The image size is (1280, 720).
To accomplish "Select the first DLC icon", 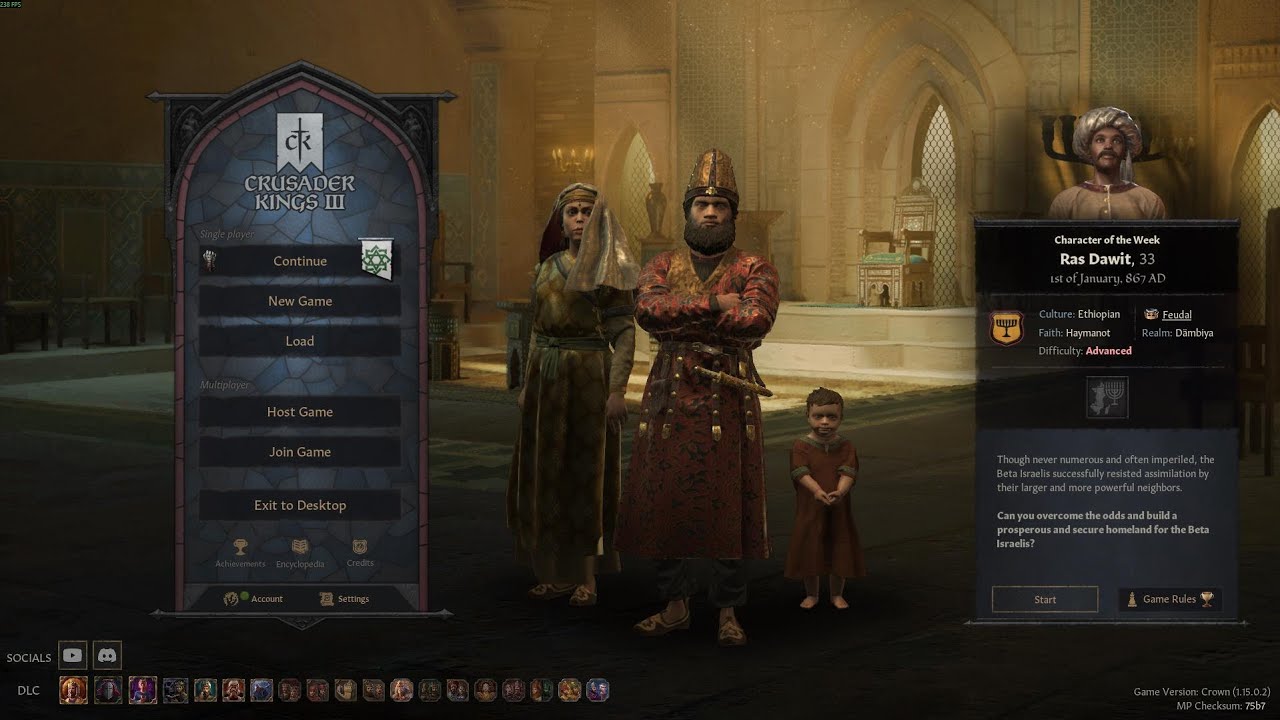I will click(x=73, y=690).
